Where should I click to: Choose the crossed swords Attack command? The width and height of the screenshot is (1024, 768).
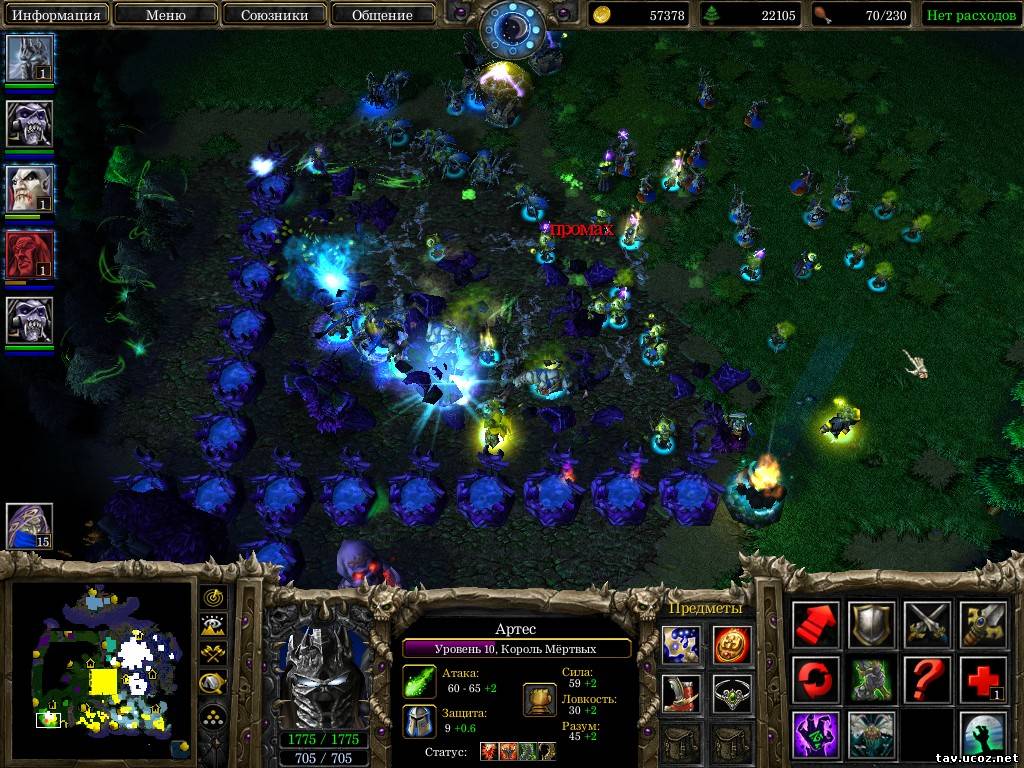[927, 625]
